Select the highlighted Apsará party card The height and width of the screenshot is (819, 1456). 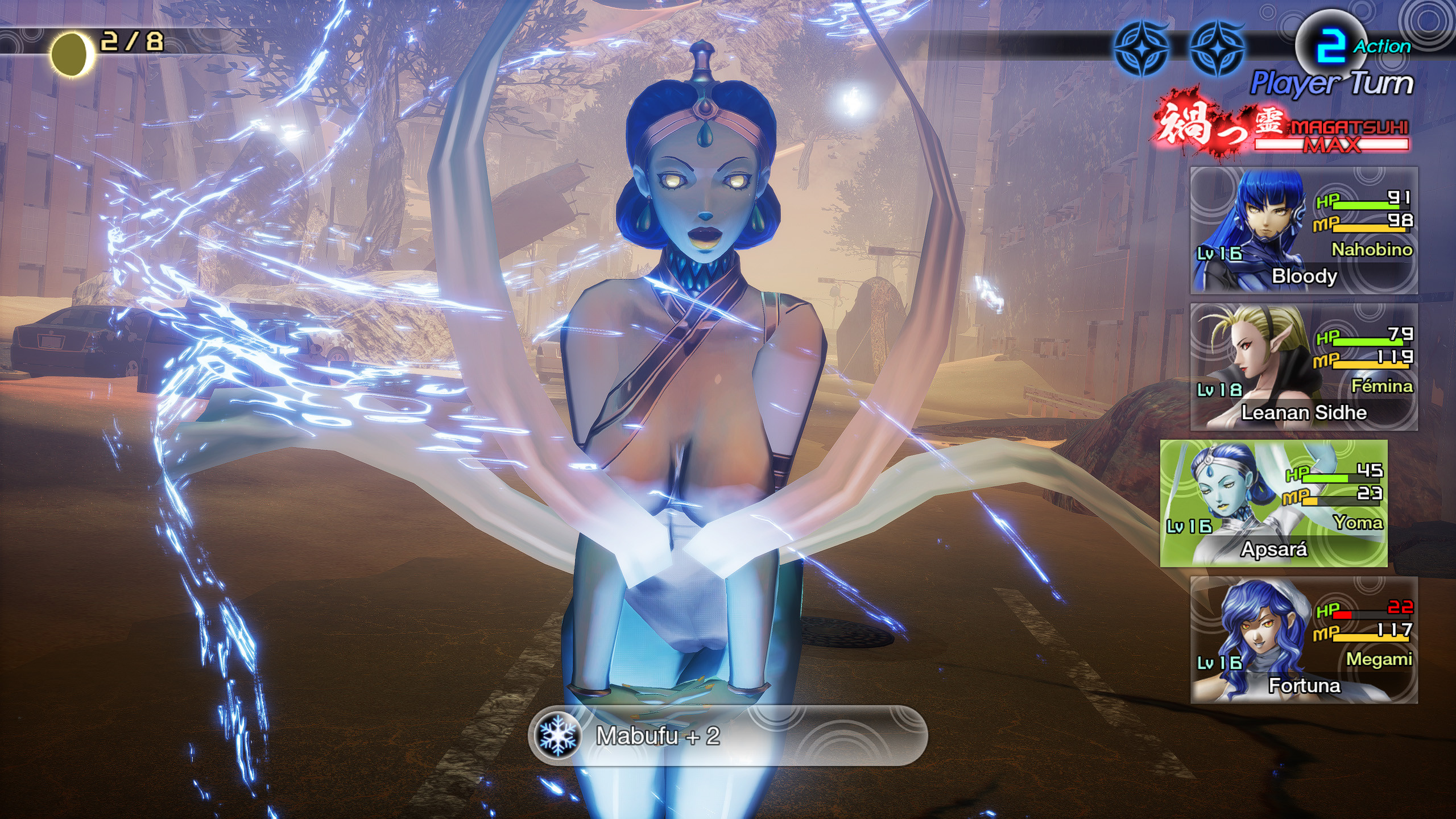(x=1273, y=503)
